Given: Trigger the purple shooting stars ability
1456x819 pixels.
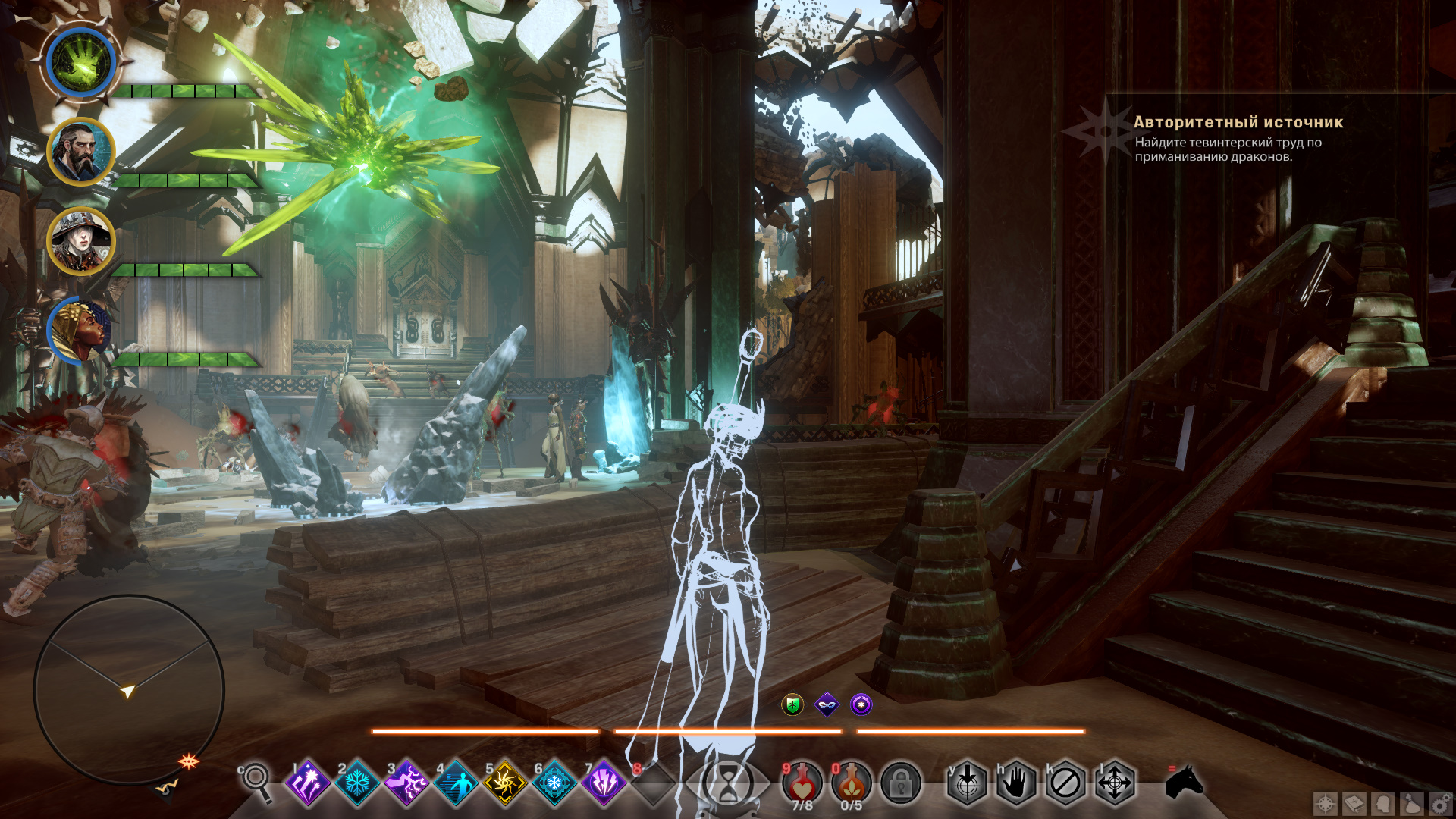Looking at the screenshot, I should point(308,783).
